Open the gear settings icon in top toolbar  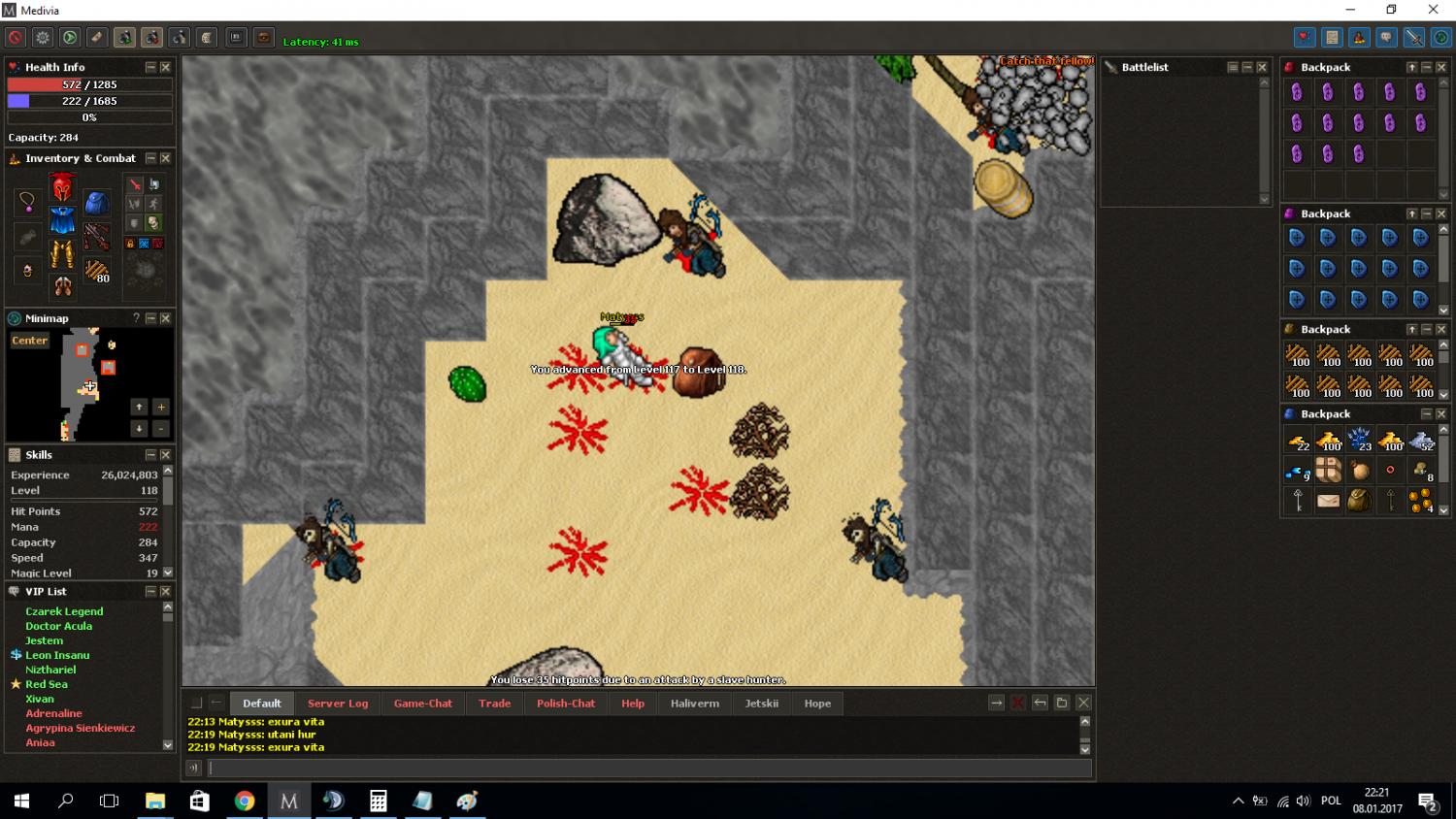(43, 38)
